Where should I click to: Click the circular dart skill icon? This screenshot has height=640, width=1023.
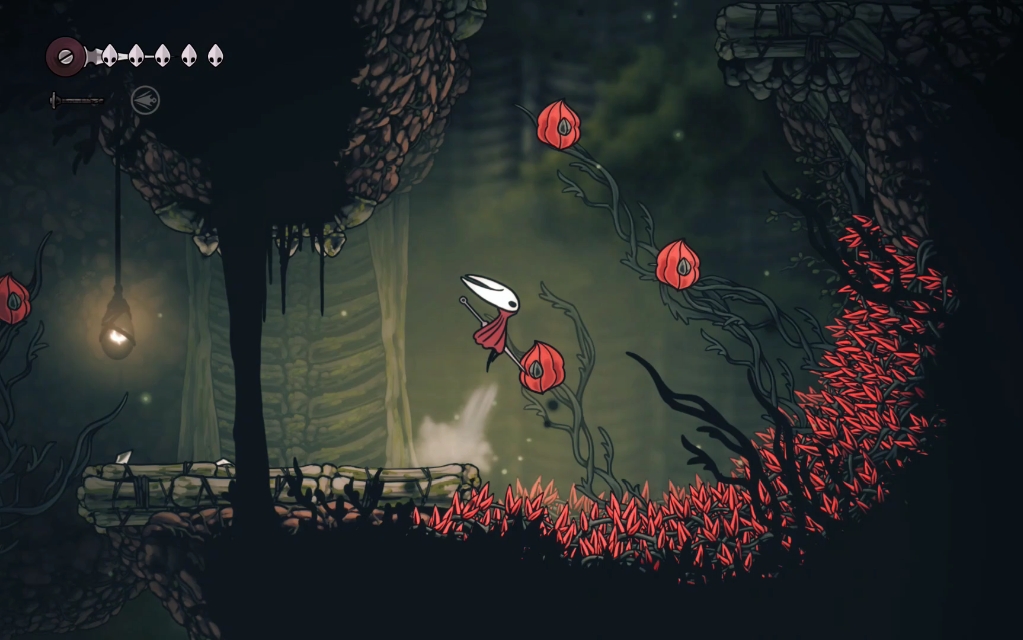pyautogui.click(x=145, y=100)
